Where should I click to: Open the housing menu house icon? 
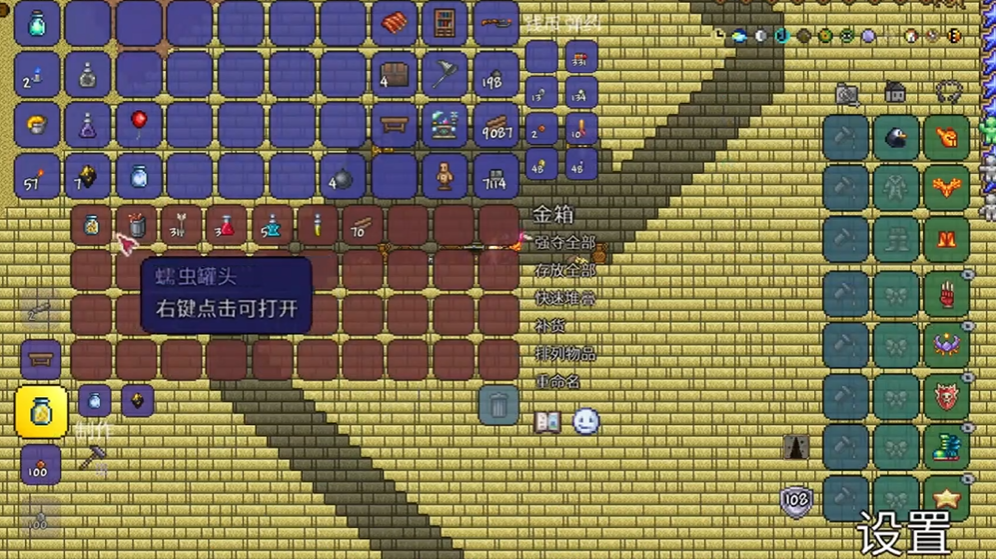pyautogui.click(x=895, y=93)
